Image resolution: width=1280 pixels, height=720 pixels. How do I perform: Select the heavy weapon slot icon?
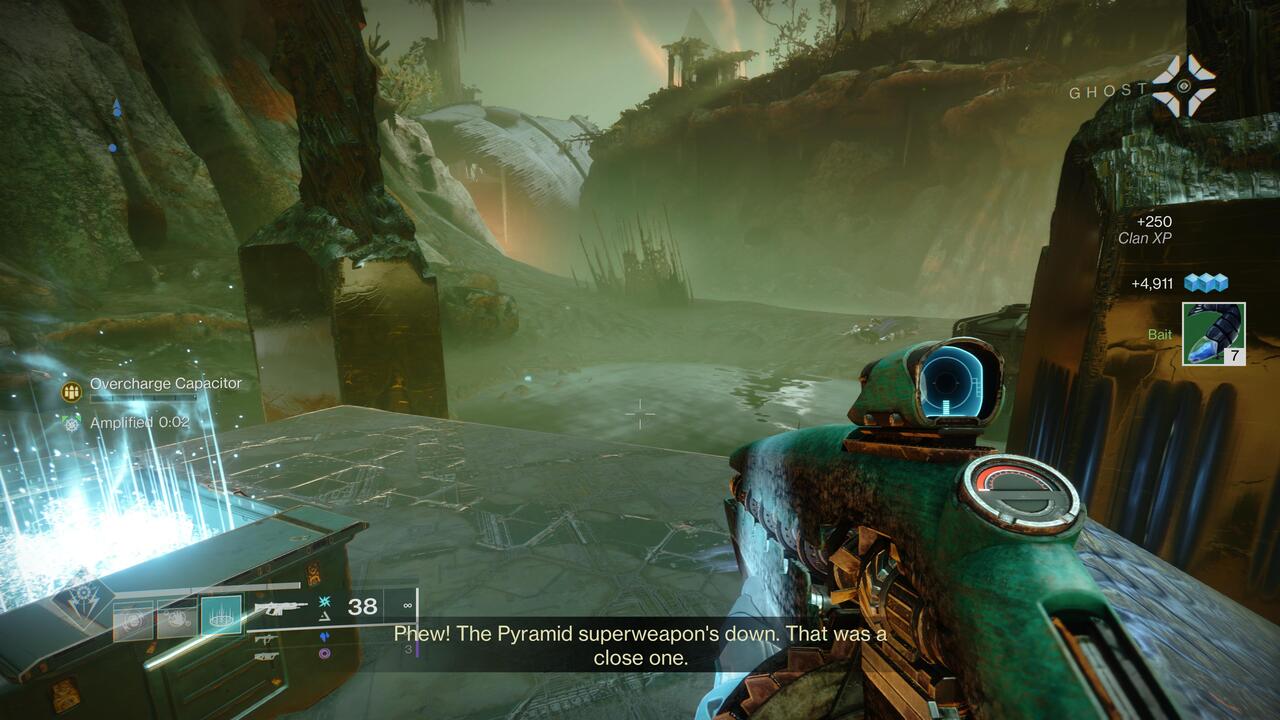click(265, 656)
